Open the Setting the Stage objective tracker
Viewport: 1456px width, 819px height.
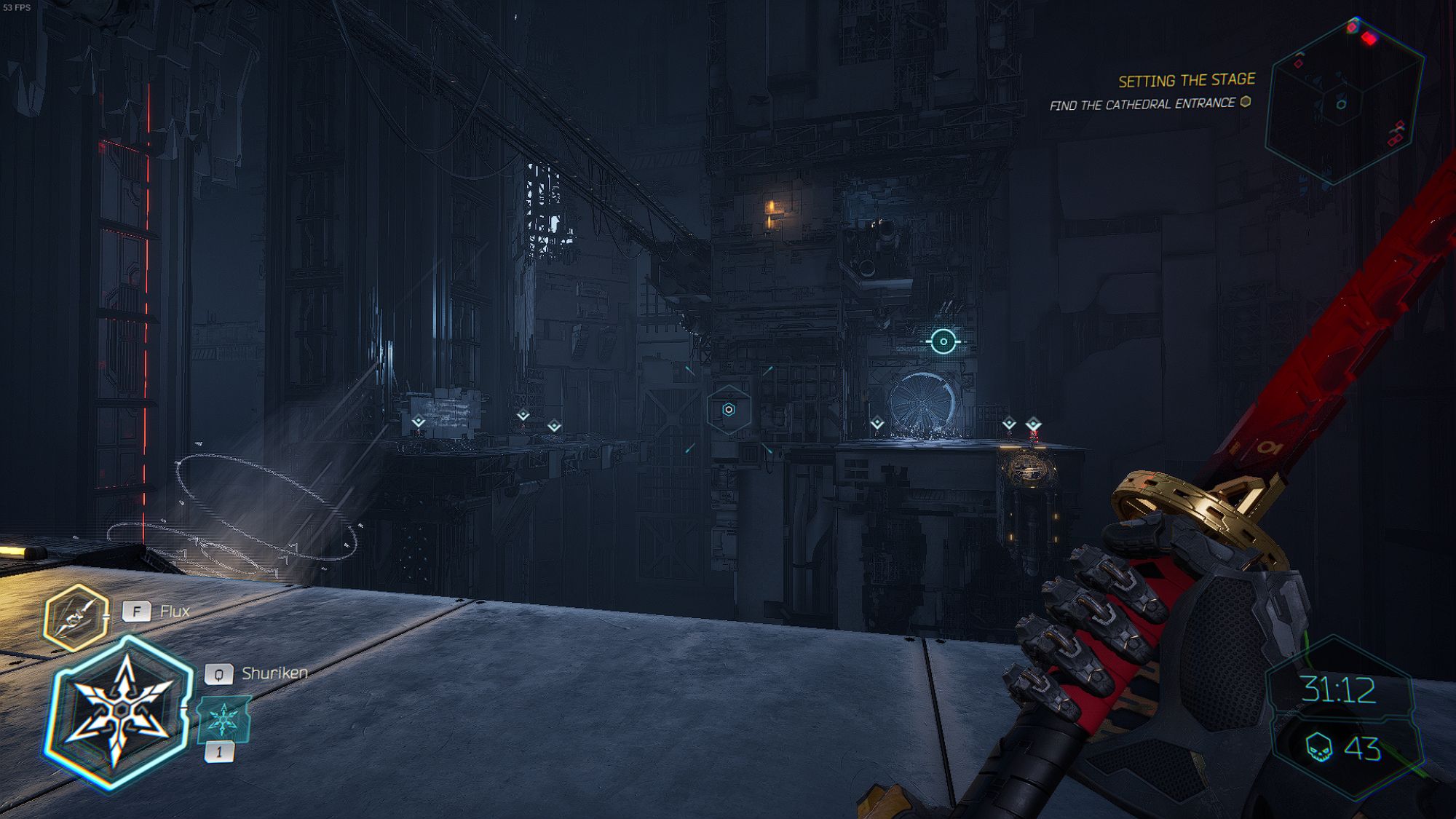coord(1186,80)
